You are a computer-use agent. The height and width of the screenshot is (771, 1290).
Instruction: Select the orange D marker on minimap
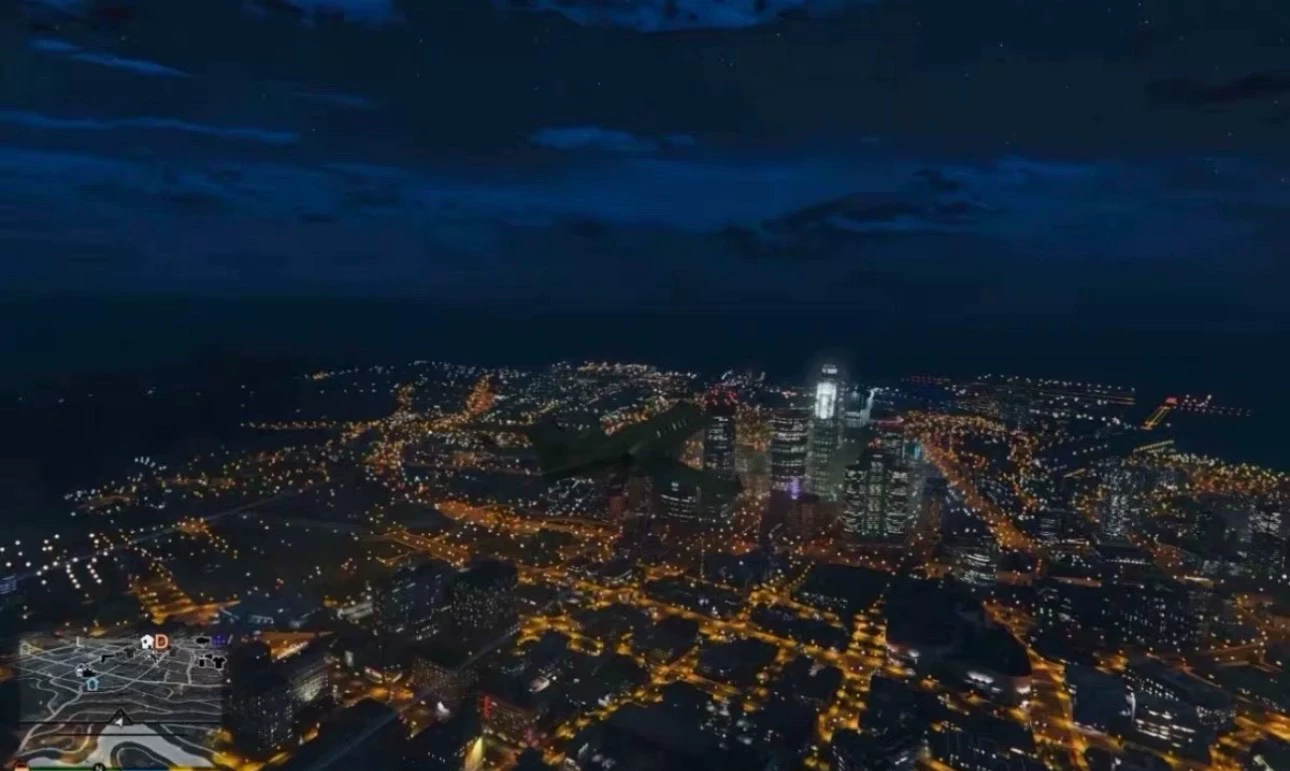[161, 642]
